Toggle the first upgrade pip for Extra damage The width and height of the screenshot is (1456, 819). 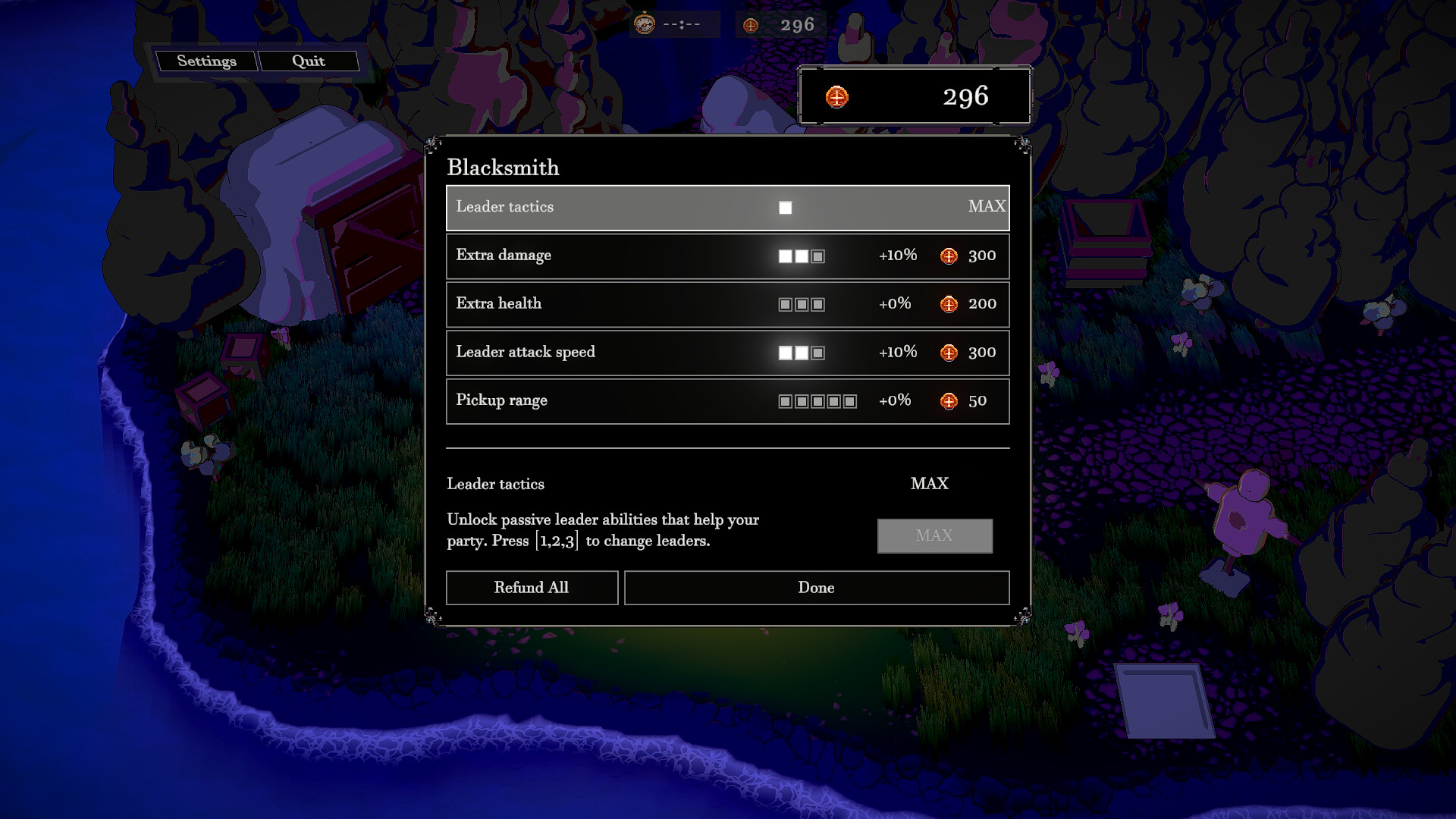(785, 256)
